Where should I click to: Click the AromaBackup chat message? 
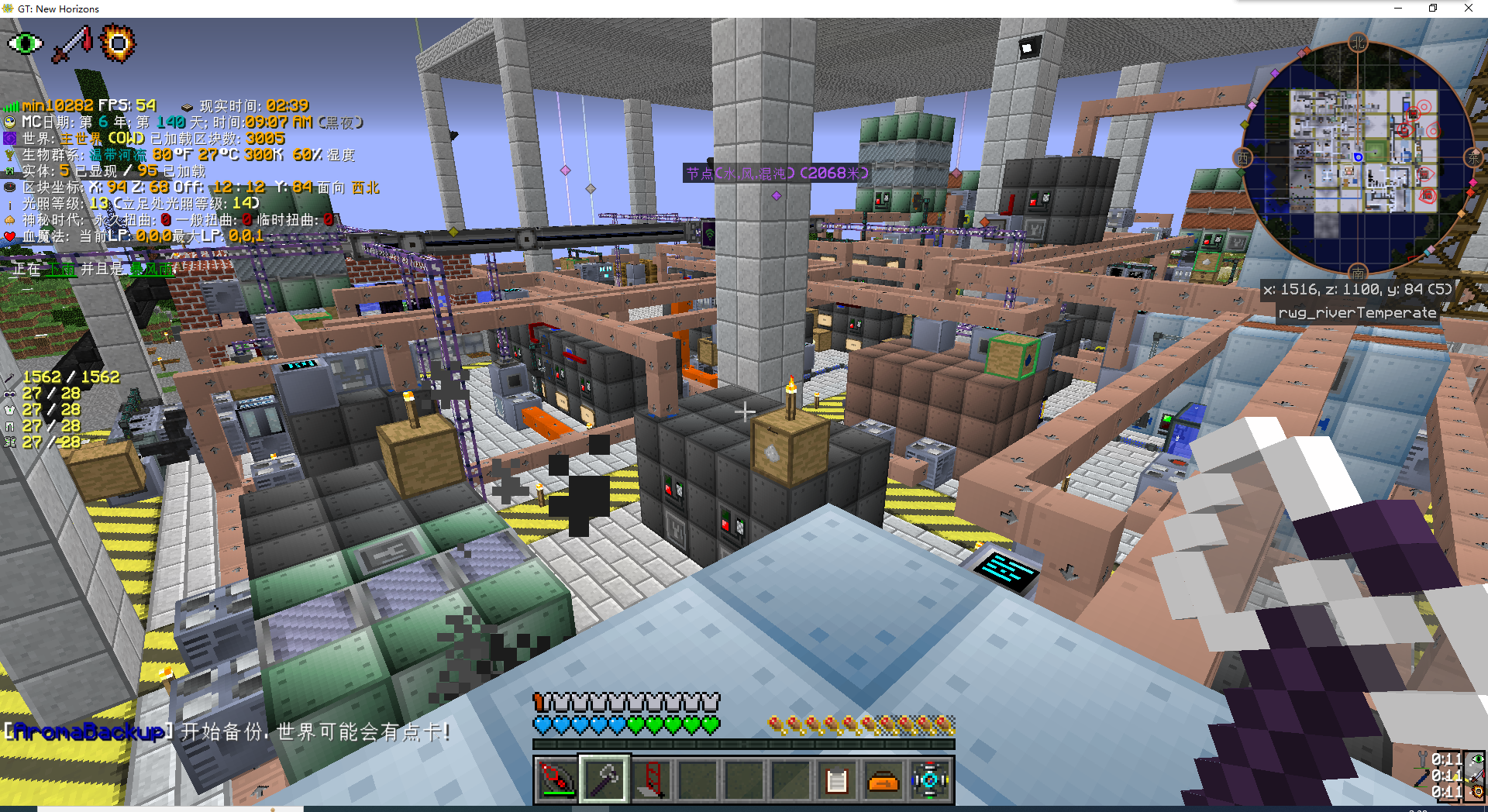(x=227, y=731)
